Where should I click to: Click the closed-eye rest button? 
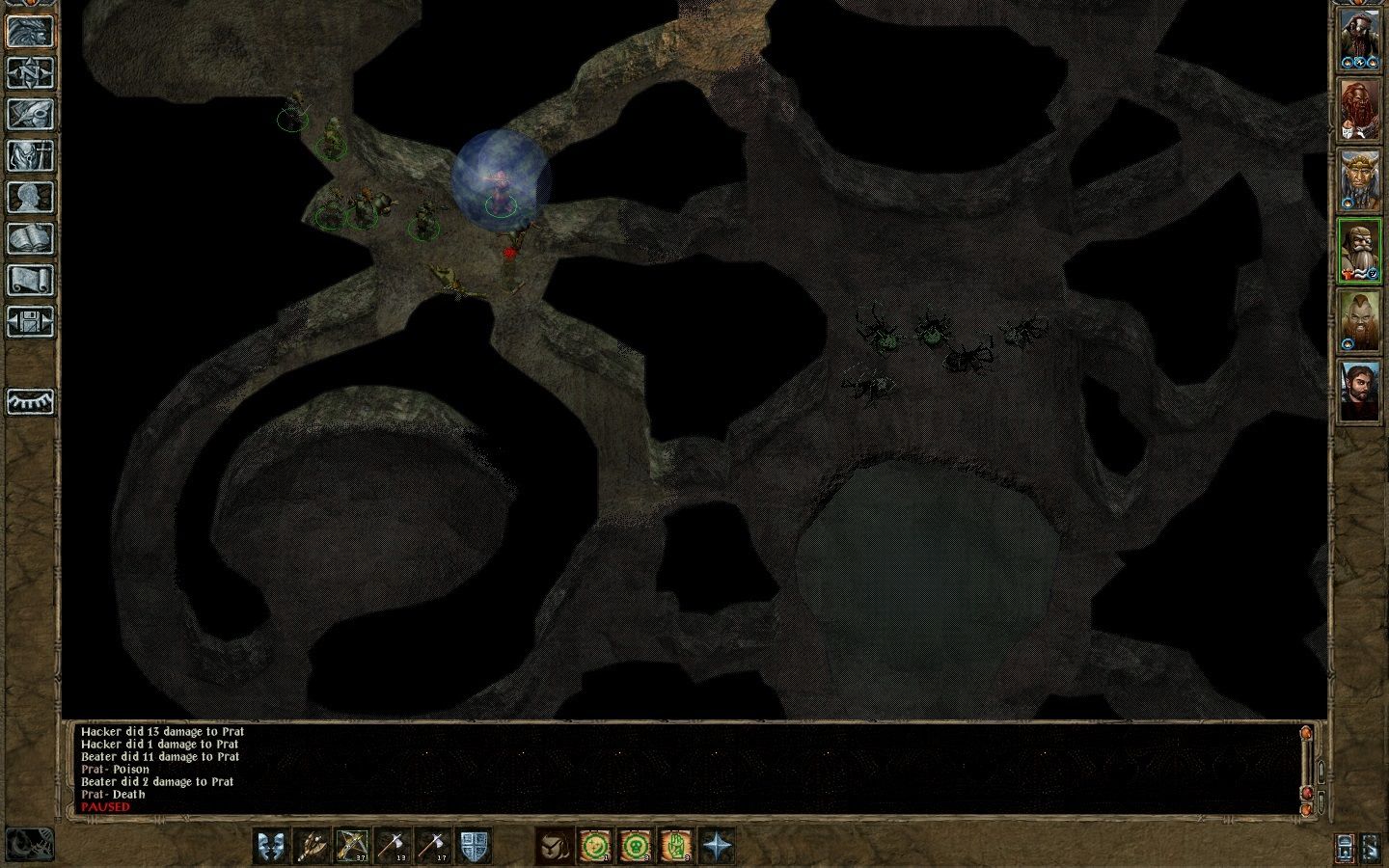click(x=30, y=401)
